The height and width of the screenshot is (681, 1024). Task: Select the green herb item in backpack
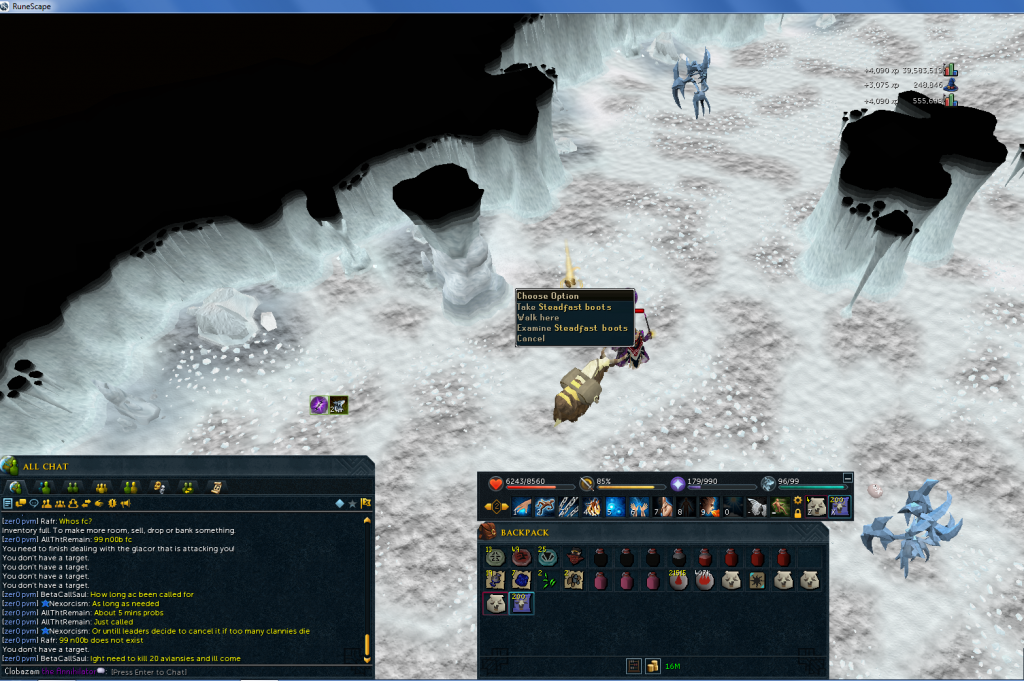[545, 580]
